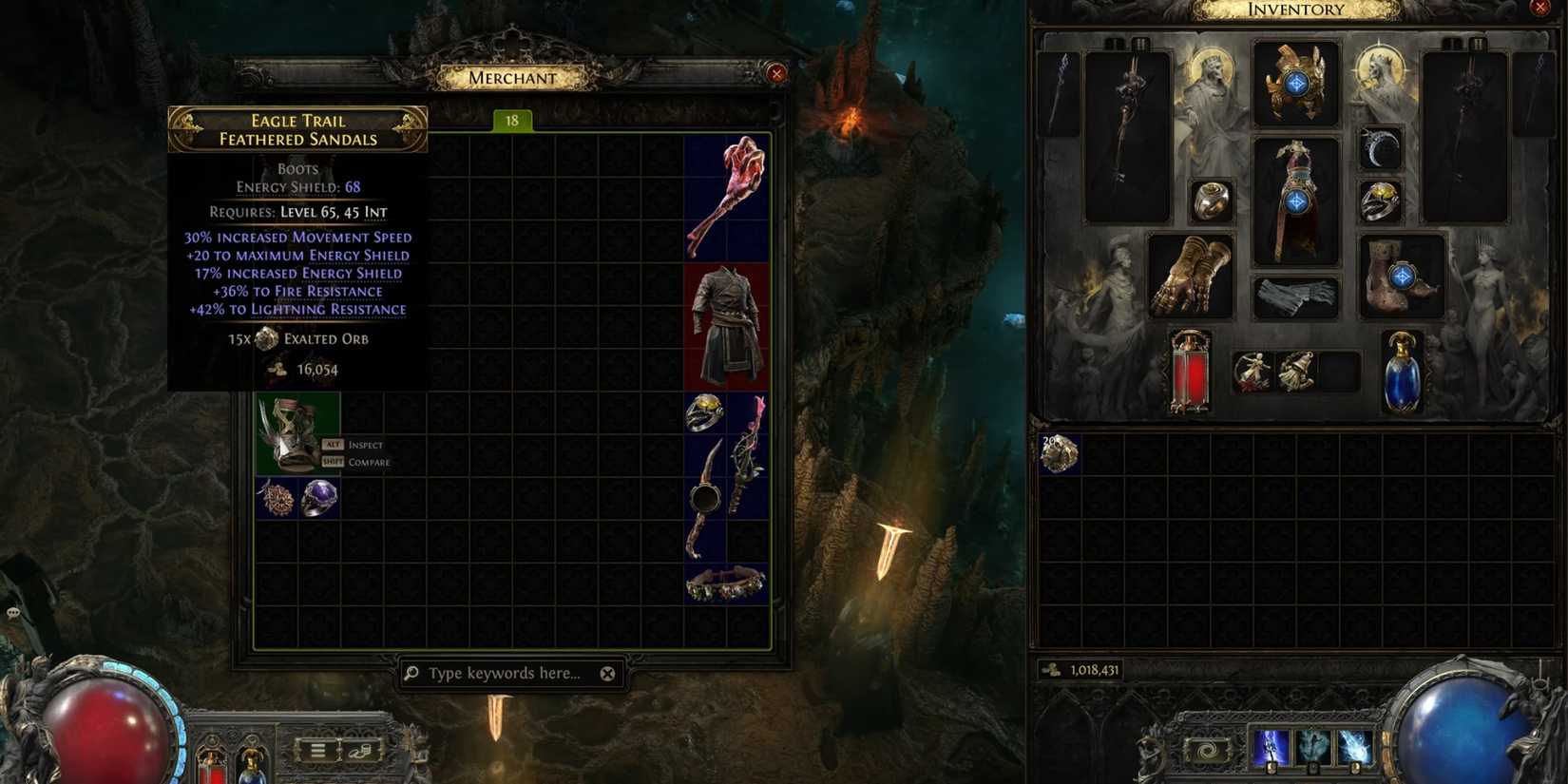Click the magnifying glass in the merchant search bar
Viewport: 1568px width, 784px height.
[410, 673]
